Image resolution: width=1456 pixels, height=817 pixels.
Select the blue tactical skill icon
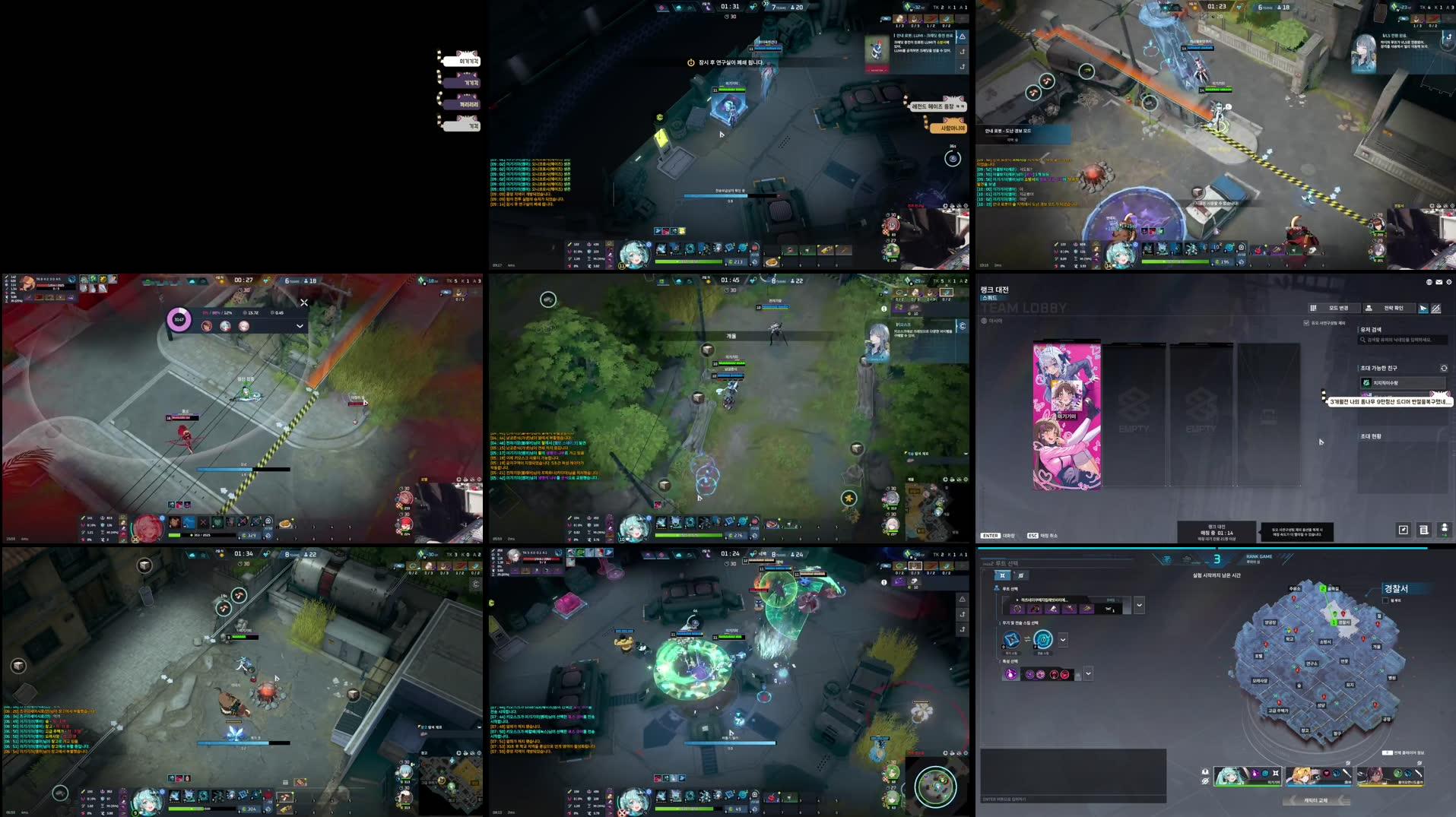coord(1043,641)
